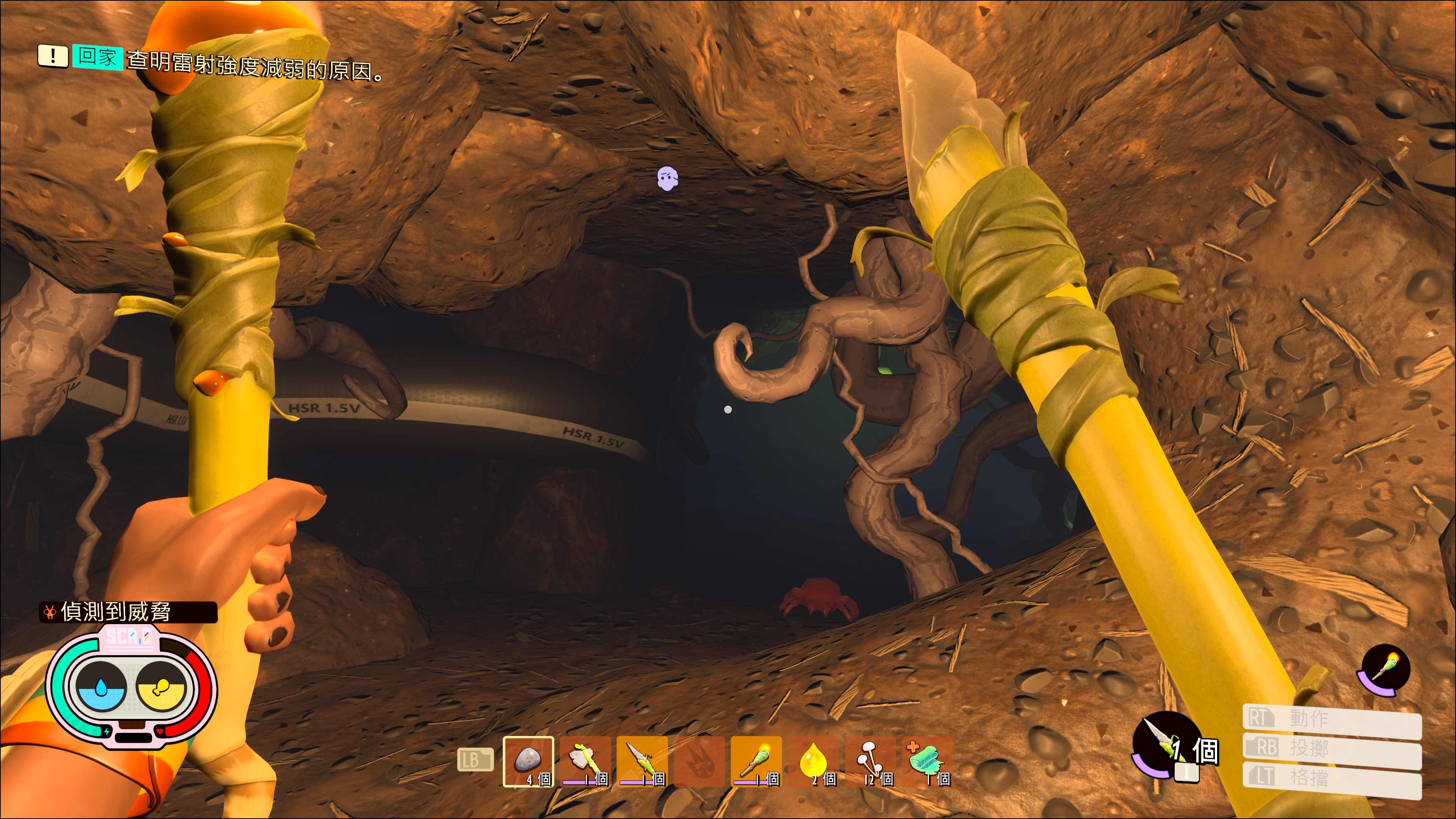
Task: Use the green bandage hotbar slot
Action: pyautogui.click(x=927, y=761)
